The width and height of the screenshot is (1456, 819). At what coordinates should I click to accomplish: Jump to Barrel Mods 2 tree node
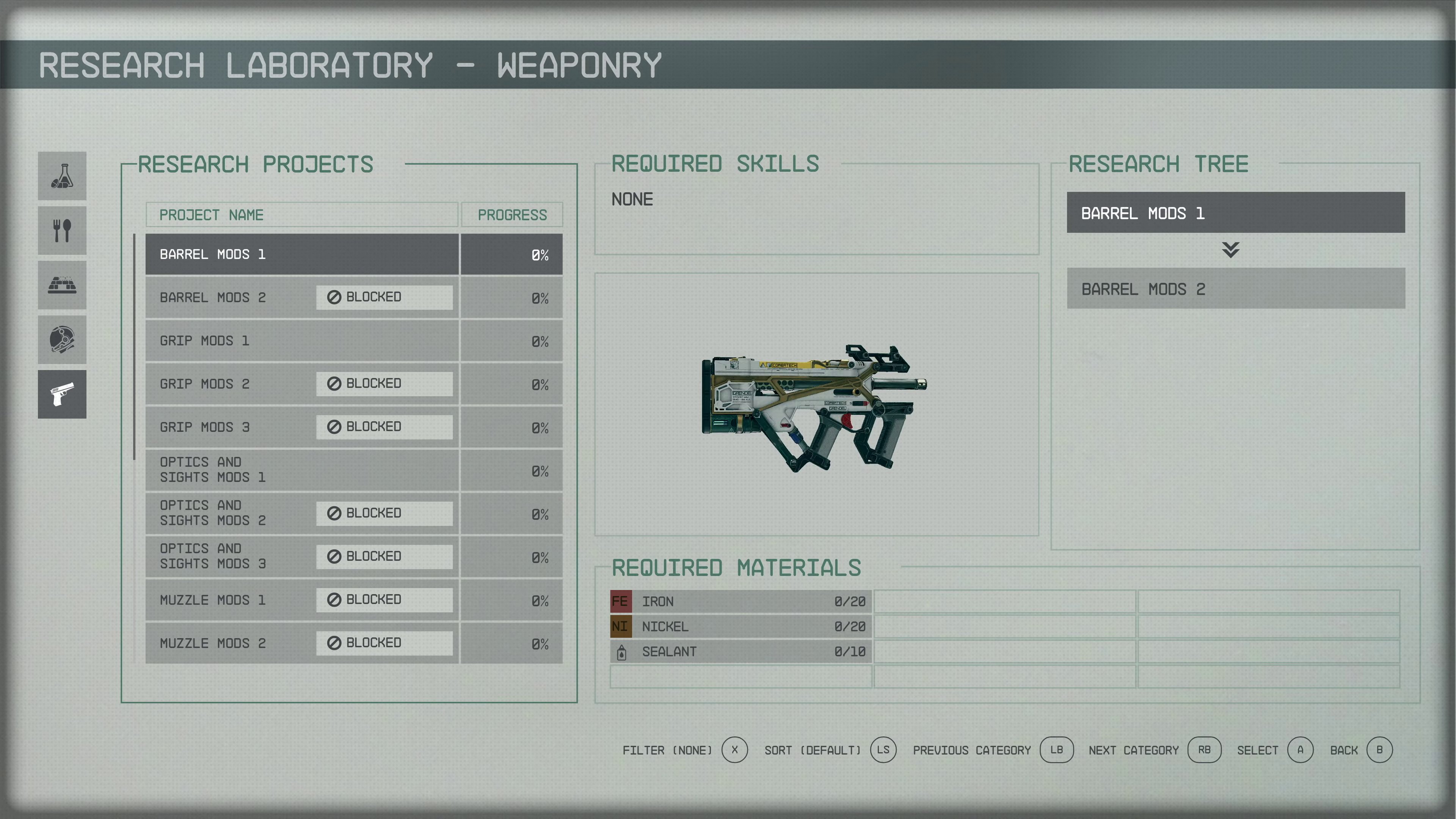[x=1236, y=289]
